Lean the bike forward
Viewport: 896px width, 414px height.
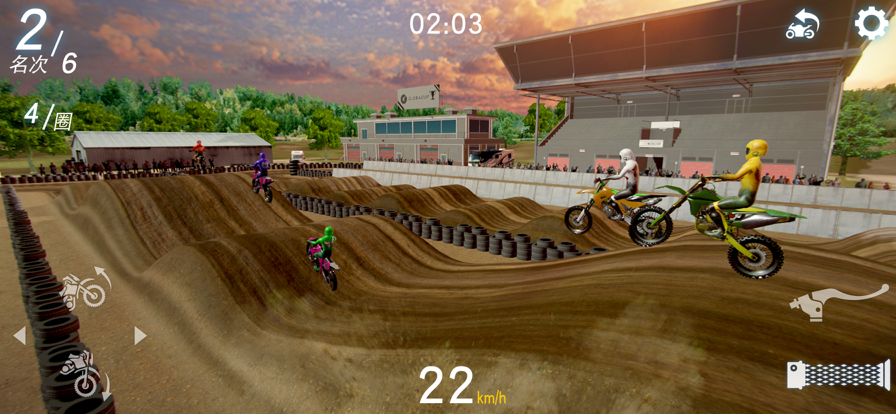click(x=82, y=372)
